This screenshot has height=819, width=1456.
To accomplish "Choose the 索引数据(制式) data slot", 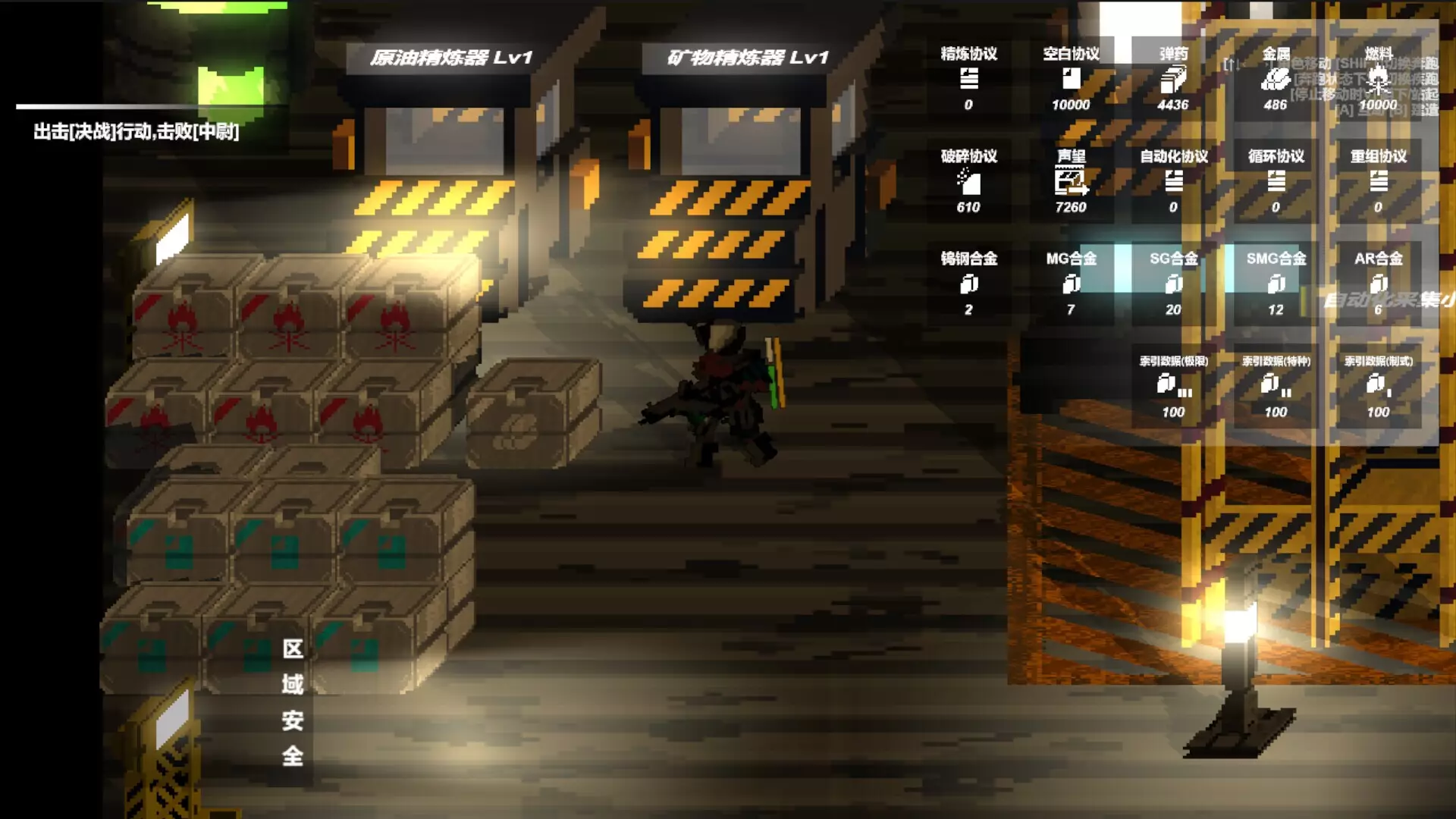I will click(x=1378, y=386).
